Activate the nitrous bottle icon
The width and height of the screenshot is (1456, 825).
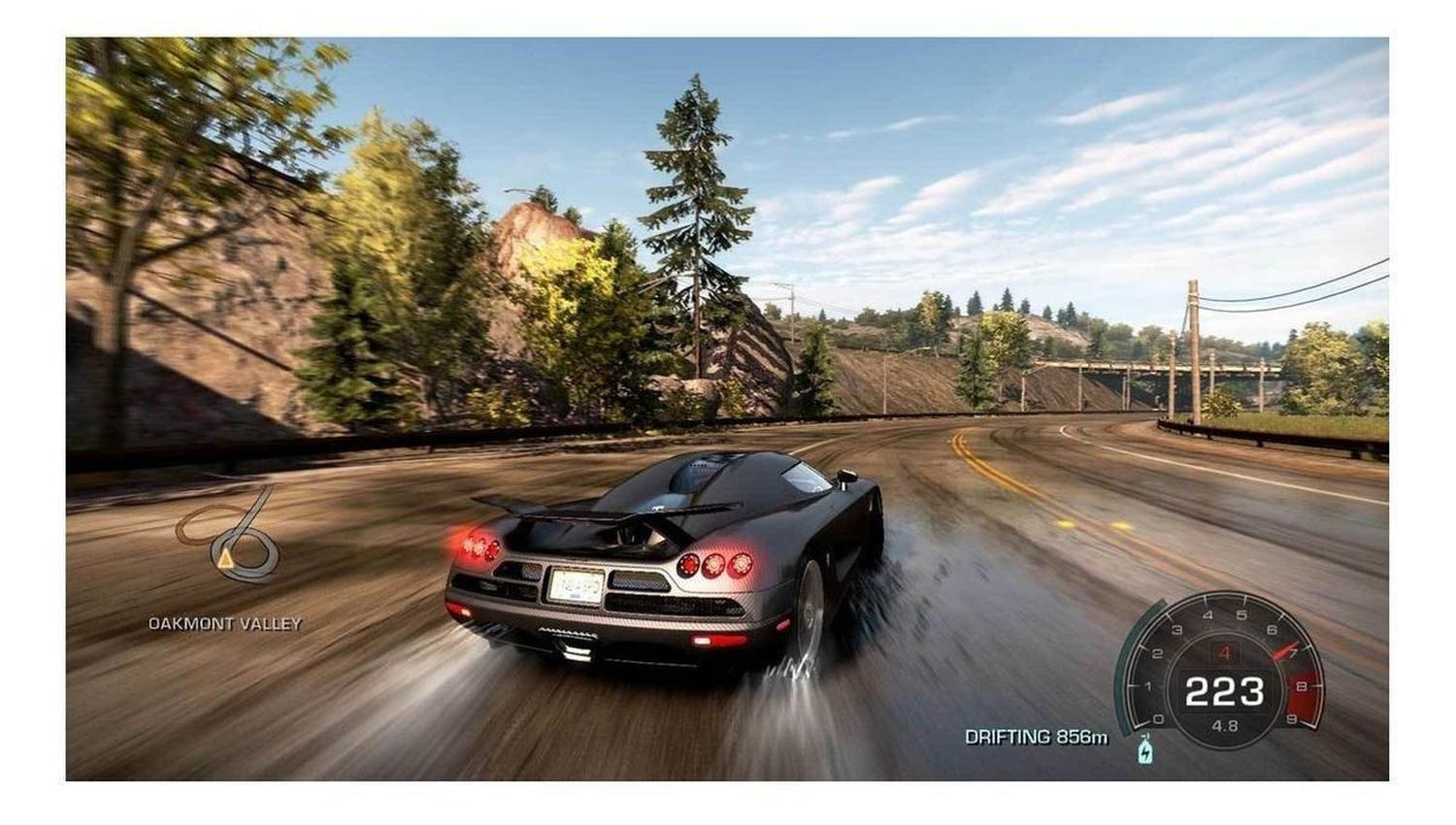point(1145,750)
